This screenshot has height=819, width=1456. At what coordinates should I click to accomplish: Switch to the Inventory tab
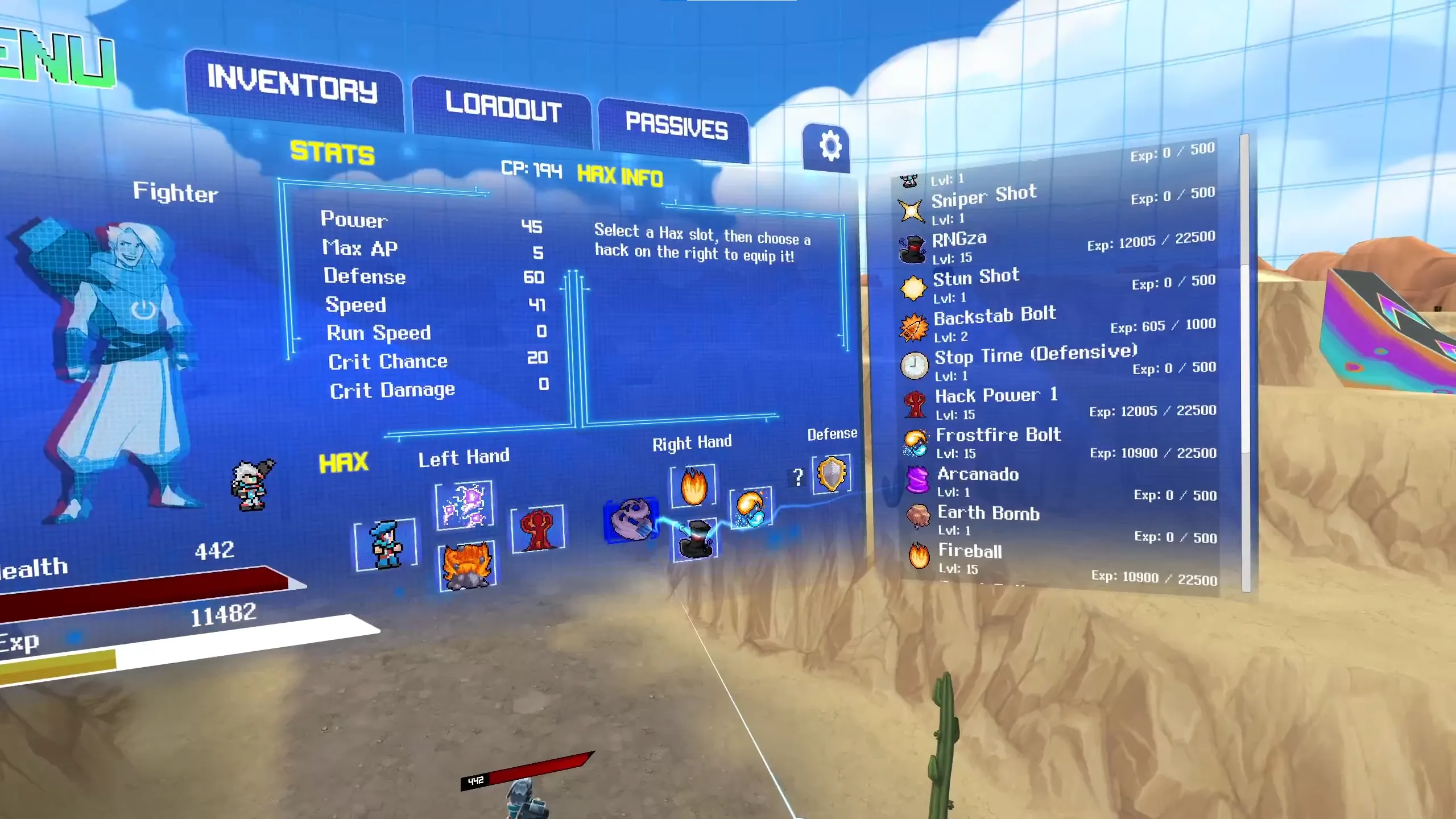(x=292, y=86)
